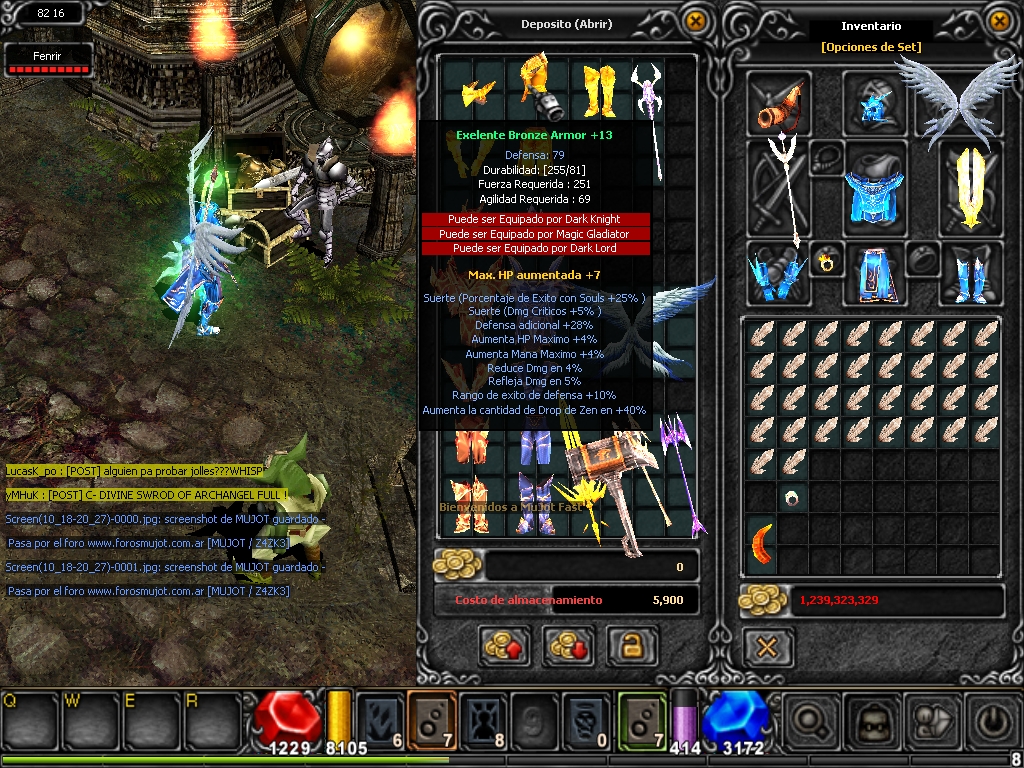
Task: Select the equipped blue helm slot
Action: [874, 103]
